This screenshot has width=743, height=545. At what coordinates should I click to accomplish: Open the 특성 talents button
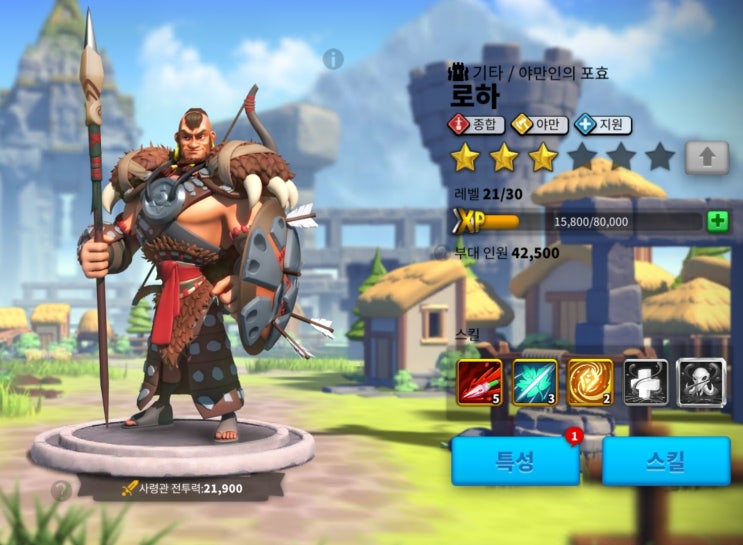pos(516,461)
